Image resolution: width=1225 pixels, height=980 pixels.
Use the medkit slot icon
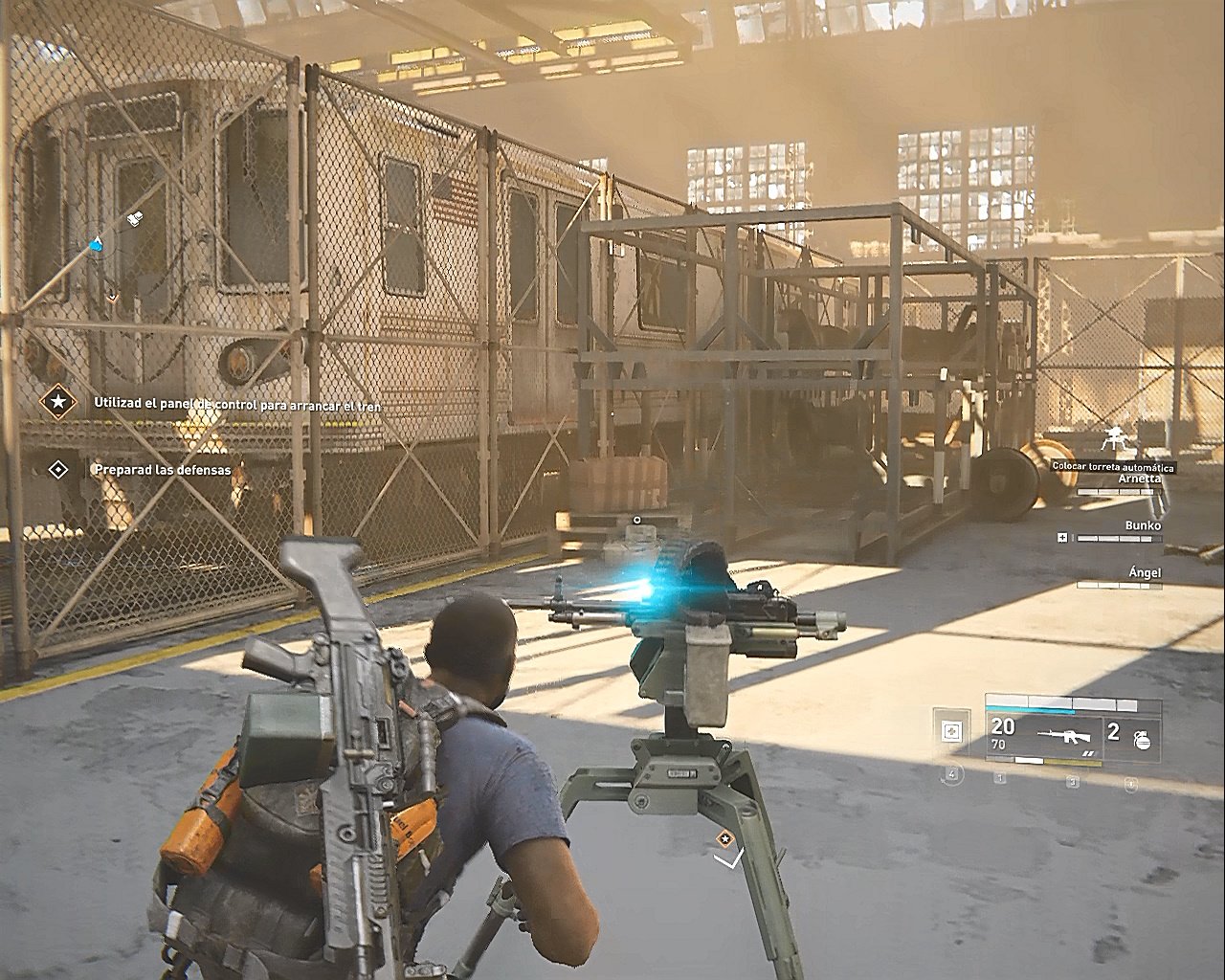pos(950,732)
